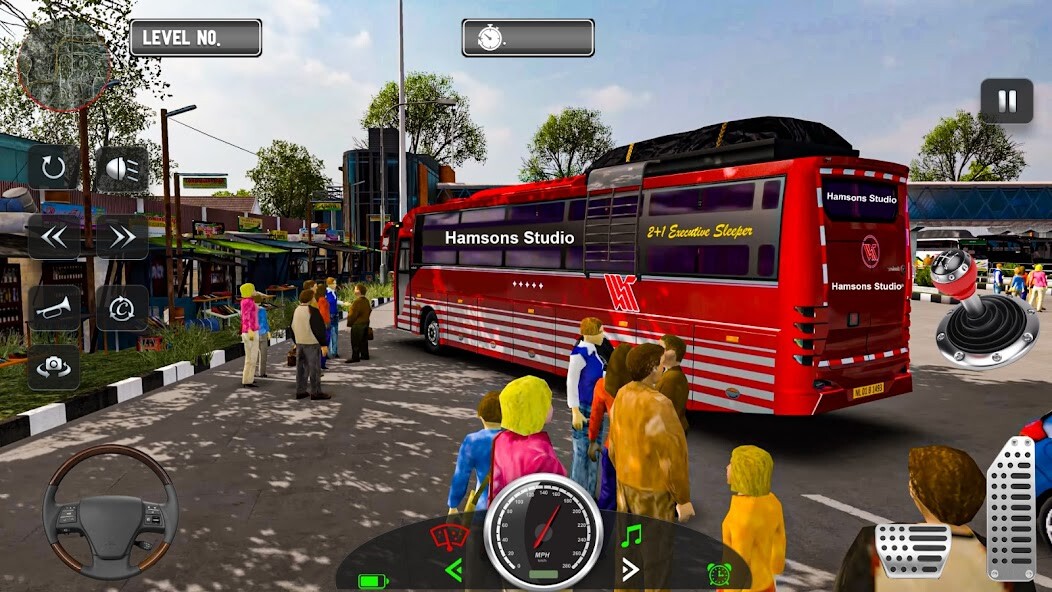Screen dimensions: 1052x592
Task: Click the steering wheel control
Action: click(110, 511)
